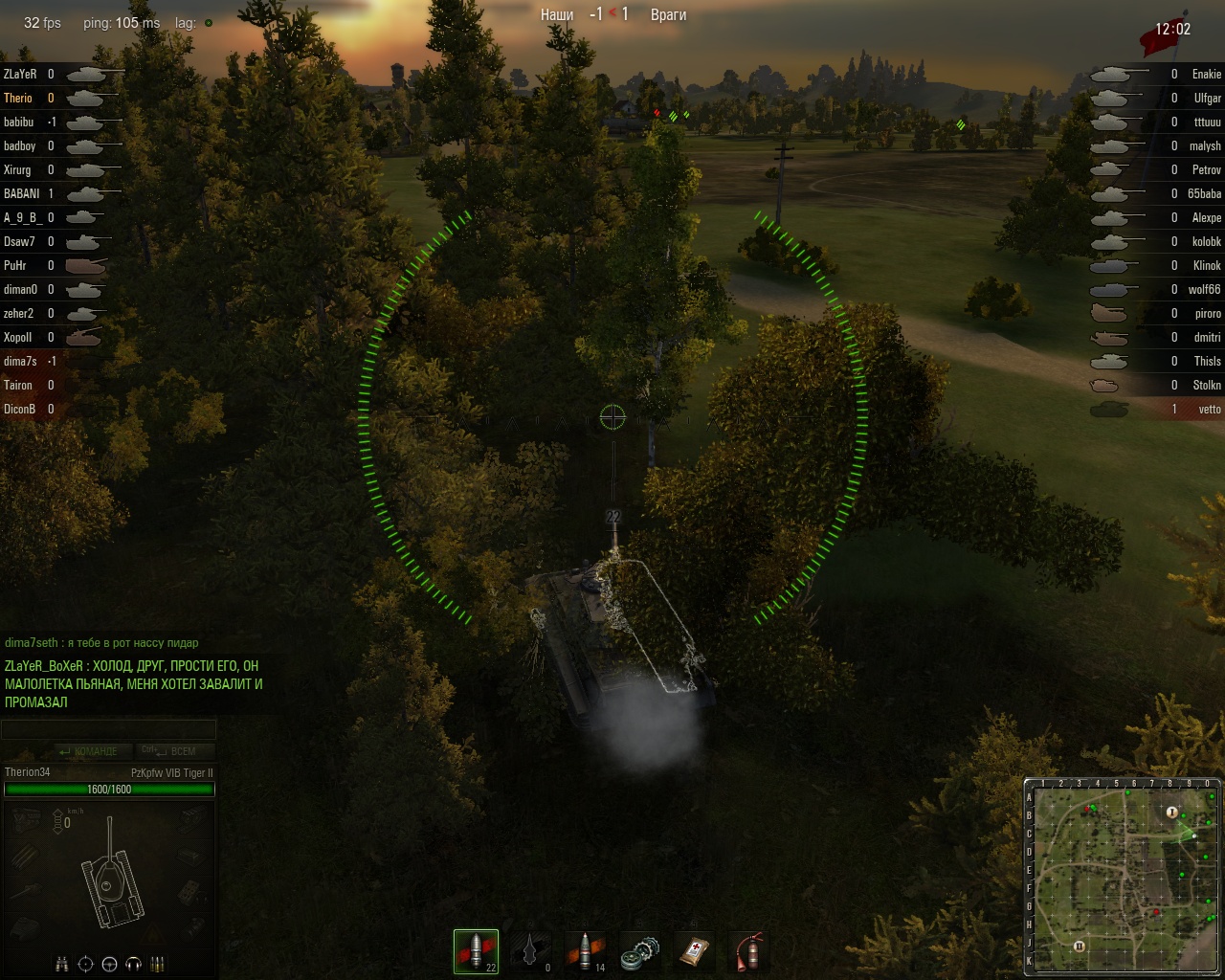Click the commander binoculars crew icon
This screenshot has width=1225, height=980.
[62, 963]
